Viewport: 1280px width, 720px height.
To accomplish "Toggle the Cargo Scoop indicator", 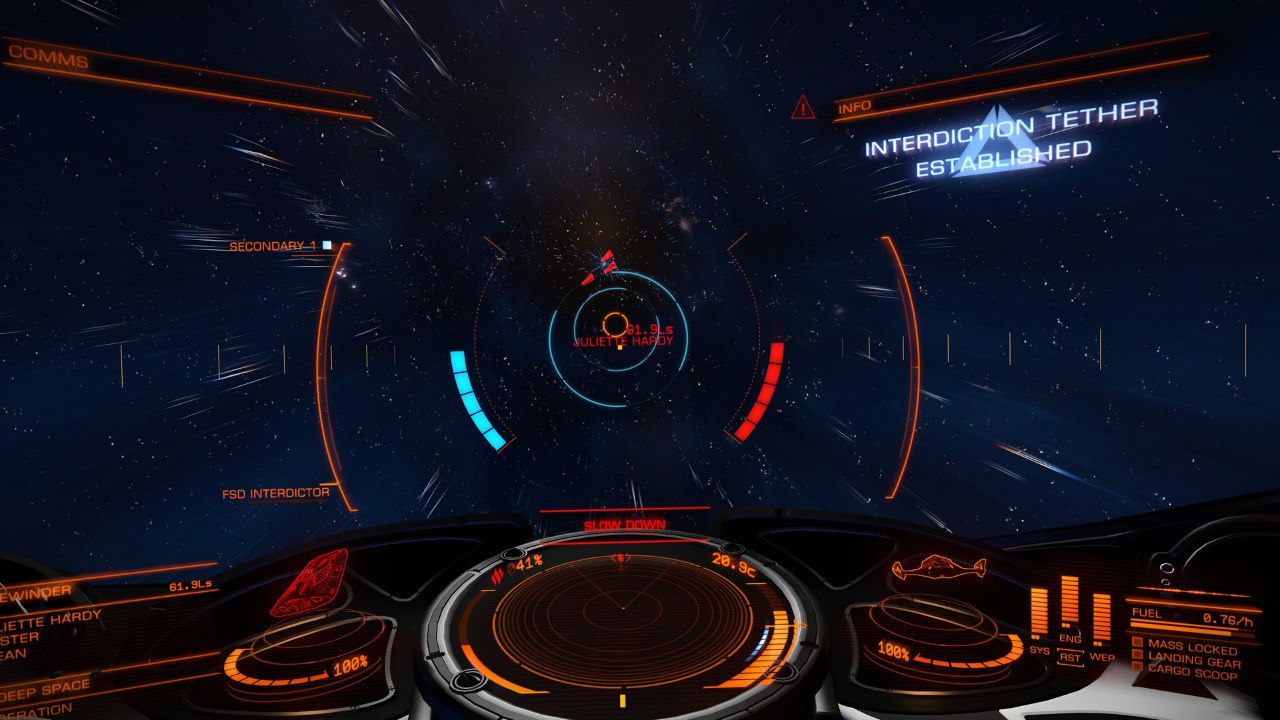I will point(1191,675).
